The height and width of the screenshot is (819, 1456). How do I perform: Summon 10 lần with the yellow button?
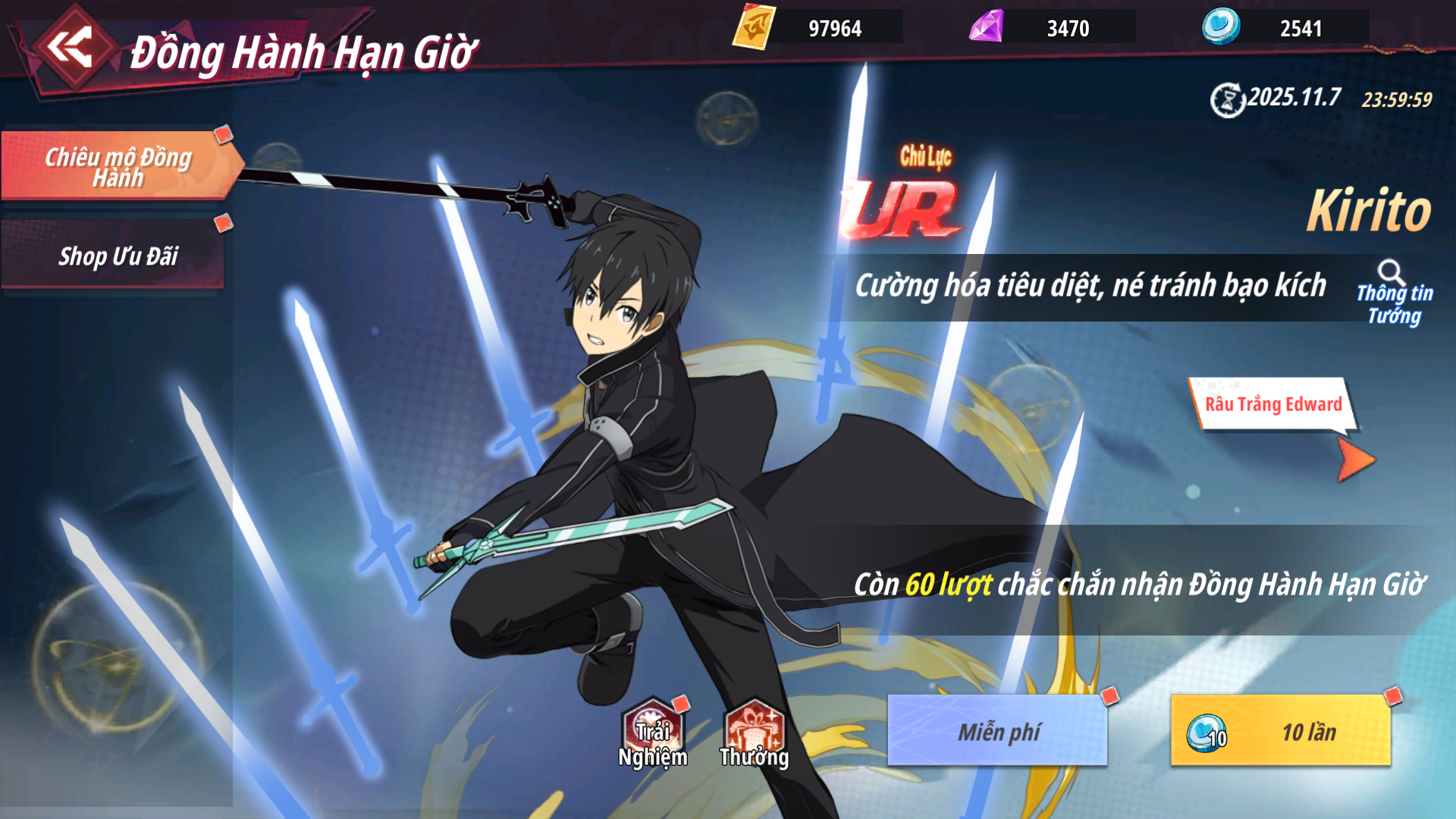pos(1281,731)
